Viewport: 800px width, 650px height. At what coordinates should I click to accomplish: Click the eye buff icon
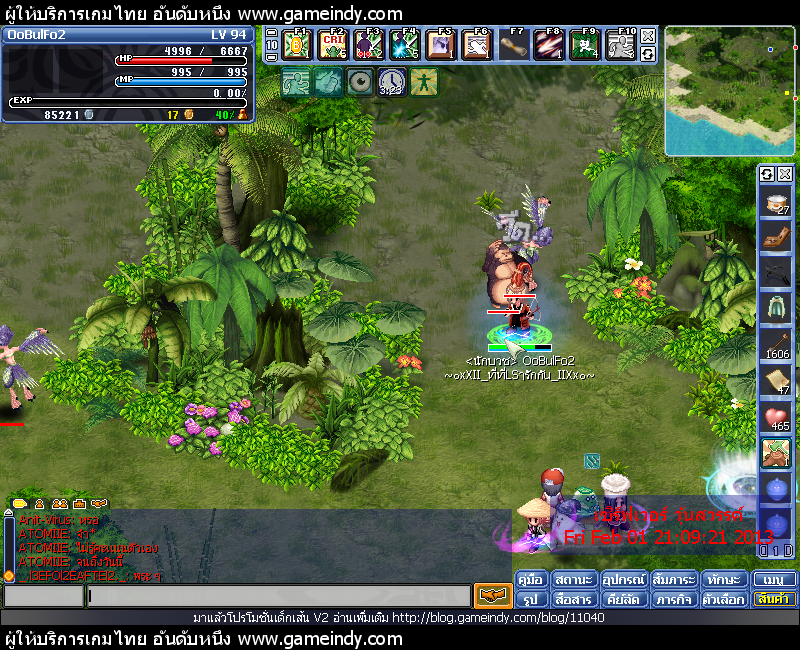click(358, 82)
